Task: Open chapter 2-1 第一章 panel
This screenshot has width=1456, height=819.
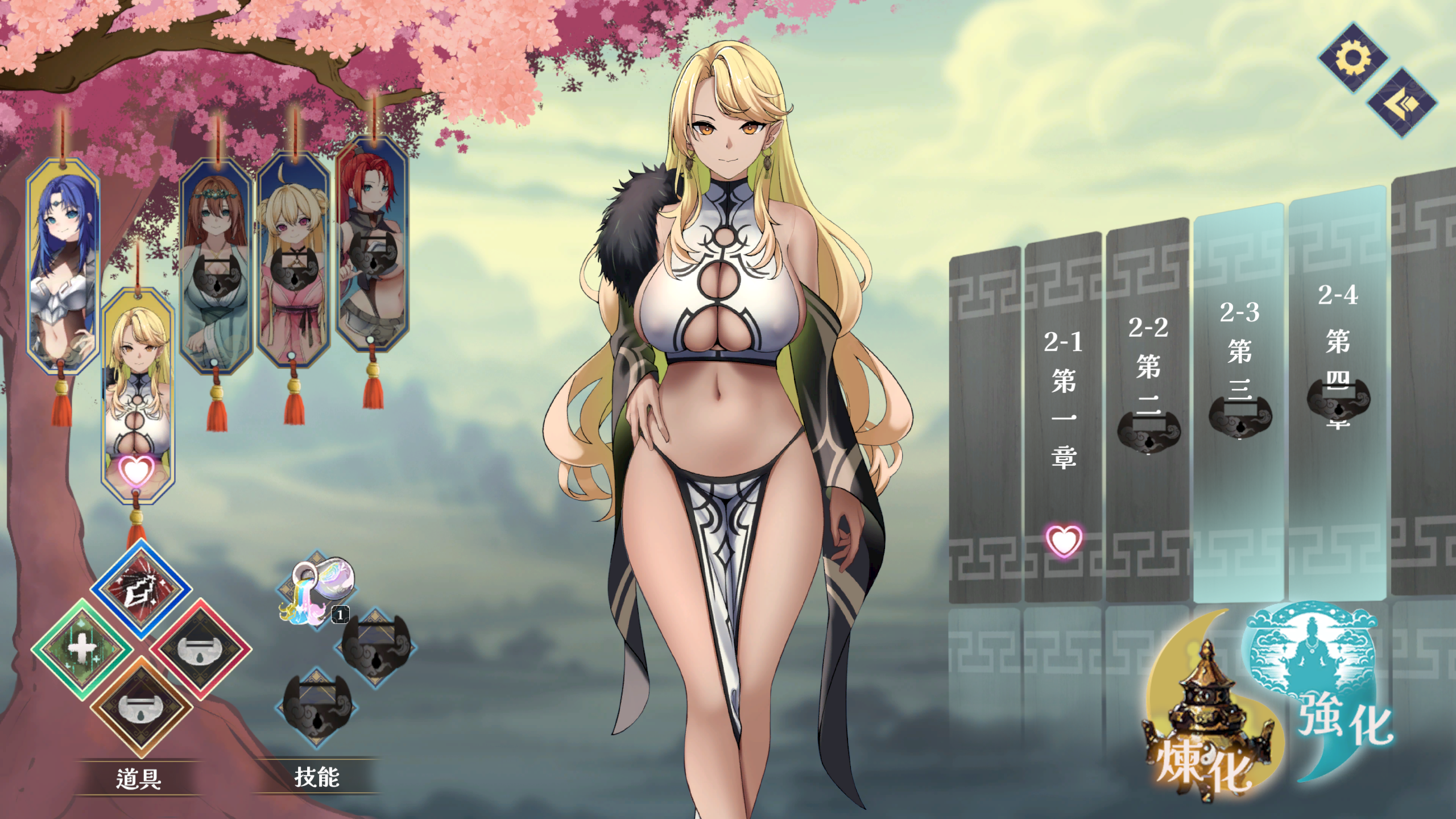Action: pos(1063,415)
